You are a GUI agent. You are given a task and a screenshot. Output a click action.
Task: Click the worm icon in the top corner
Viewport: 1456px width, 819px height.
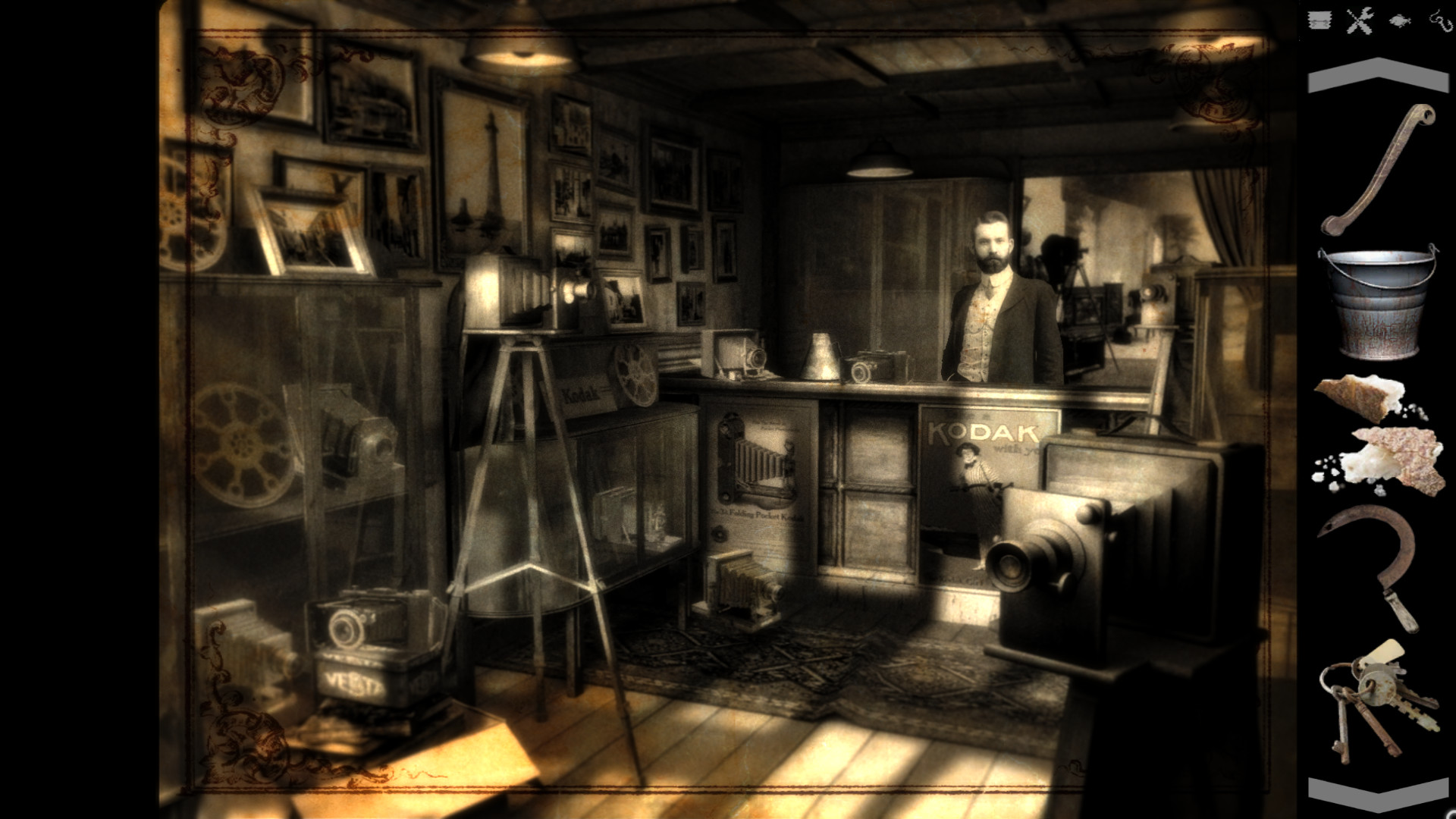tap(1440, 20)
